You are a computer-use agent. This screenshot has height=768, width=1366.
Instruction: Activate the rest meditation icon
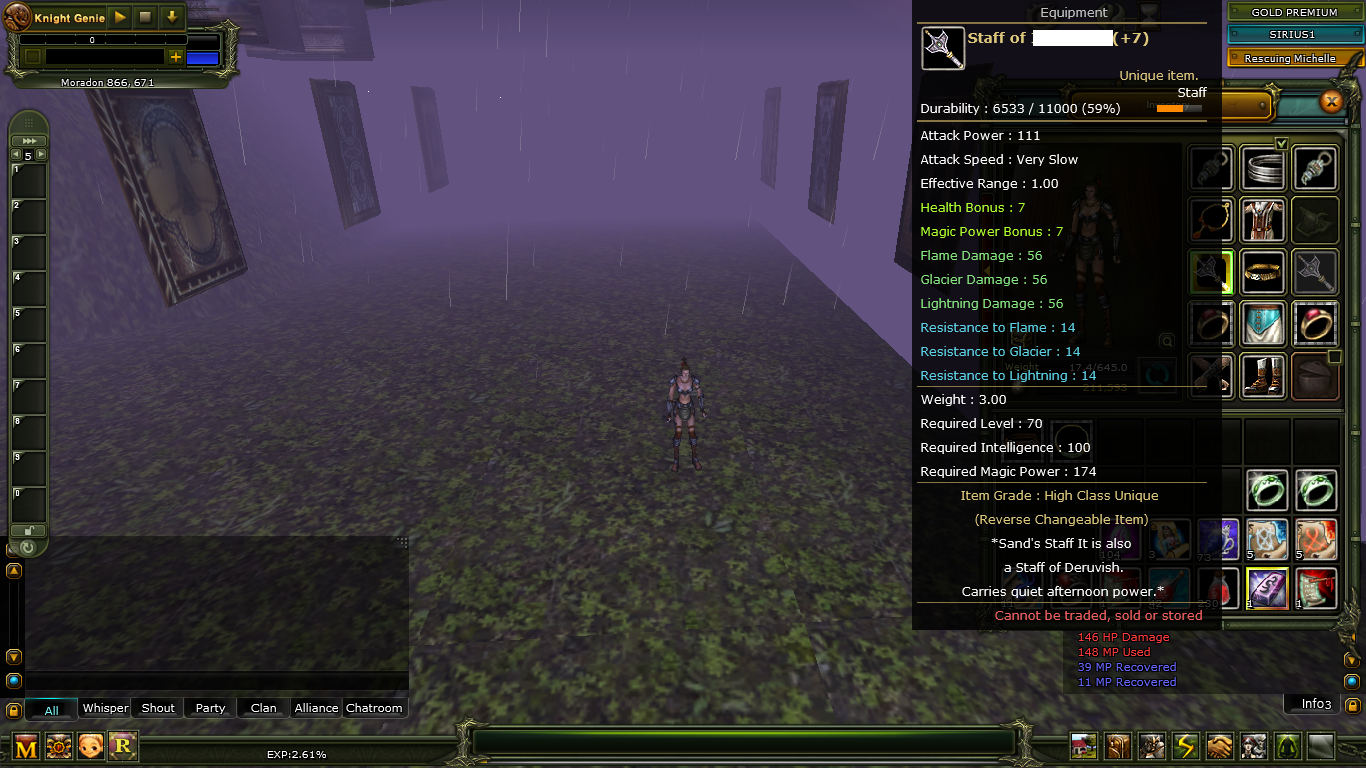pos(1287,747)
